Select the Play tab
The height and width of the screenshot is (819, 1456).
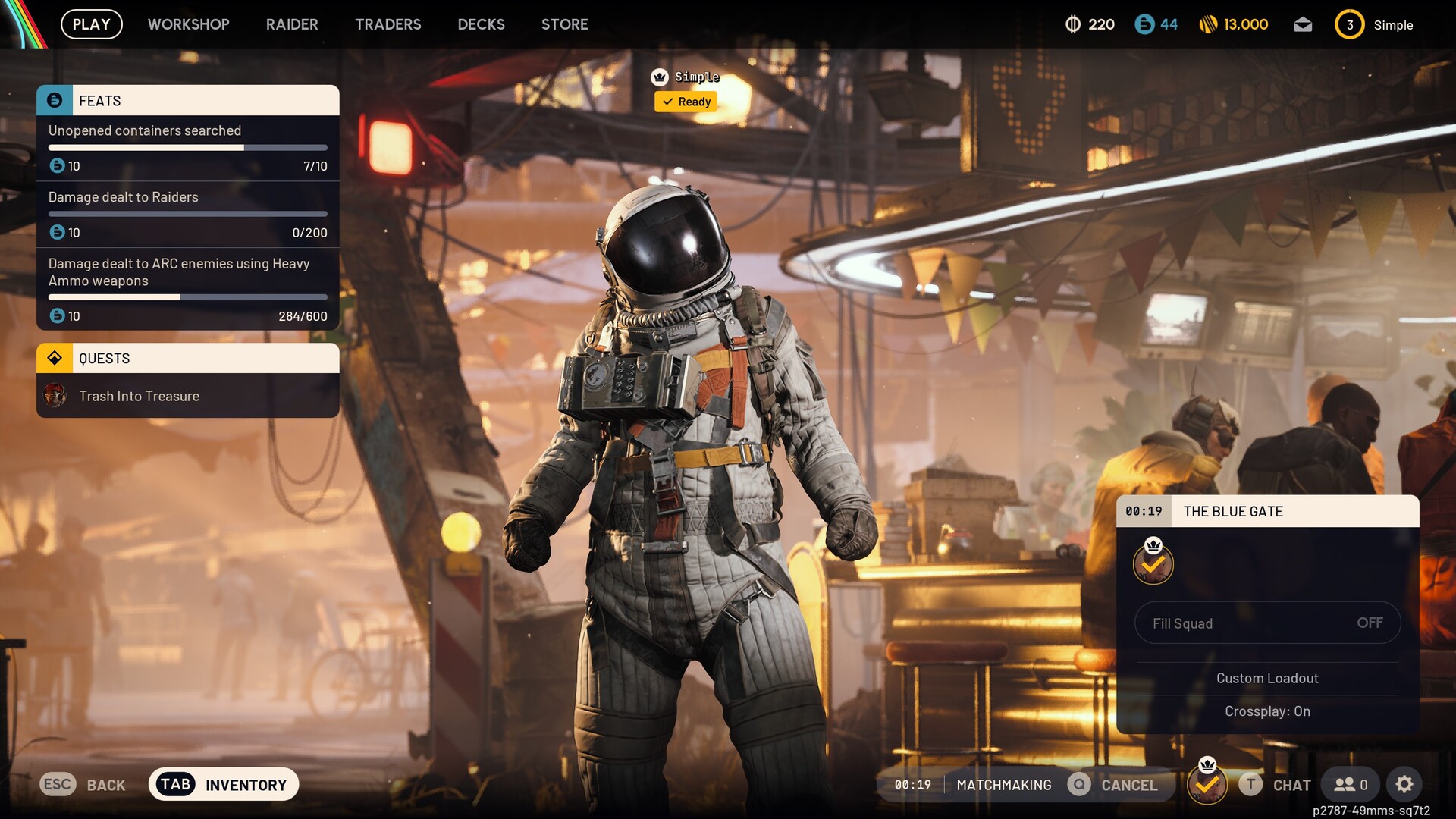click(x=92, y=24)
